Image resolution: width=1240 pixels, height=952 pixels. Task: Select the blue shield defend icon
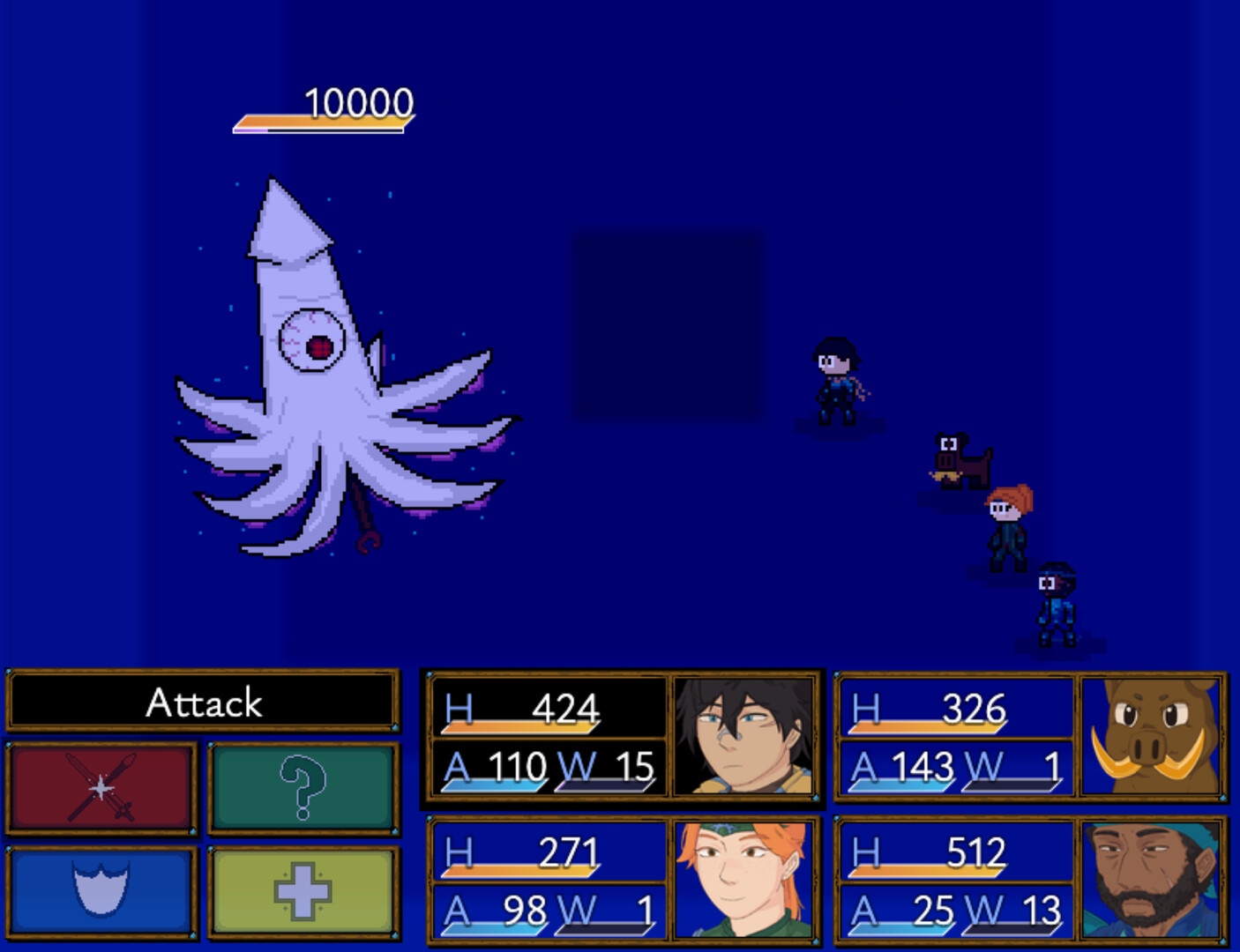click(x=100, y=890)
